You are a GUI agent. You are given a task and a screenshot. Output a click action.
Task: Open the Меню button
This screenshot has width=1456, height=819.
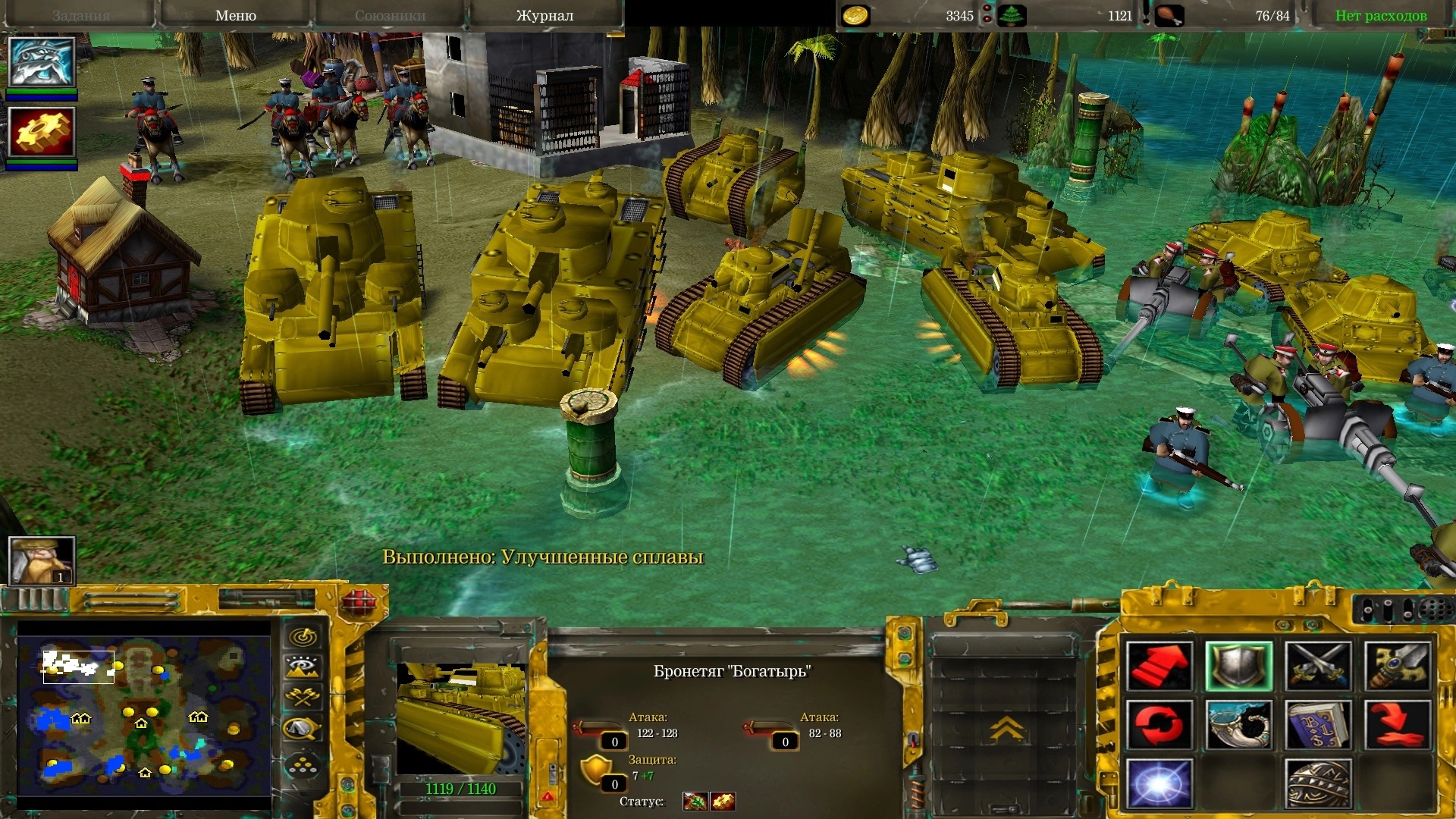235,15
